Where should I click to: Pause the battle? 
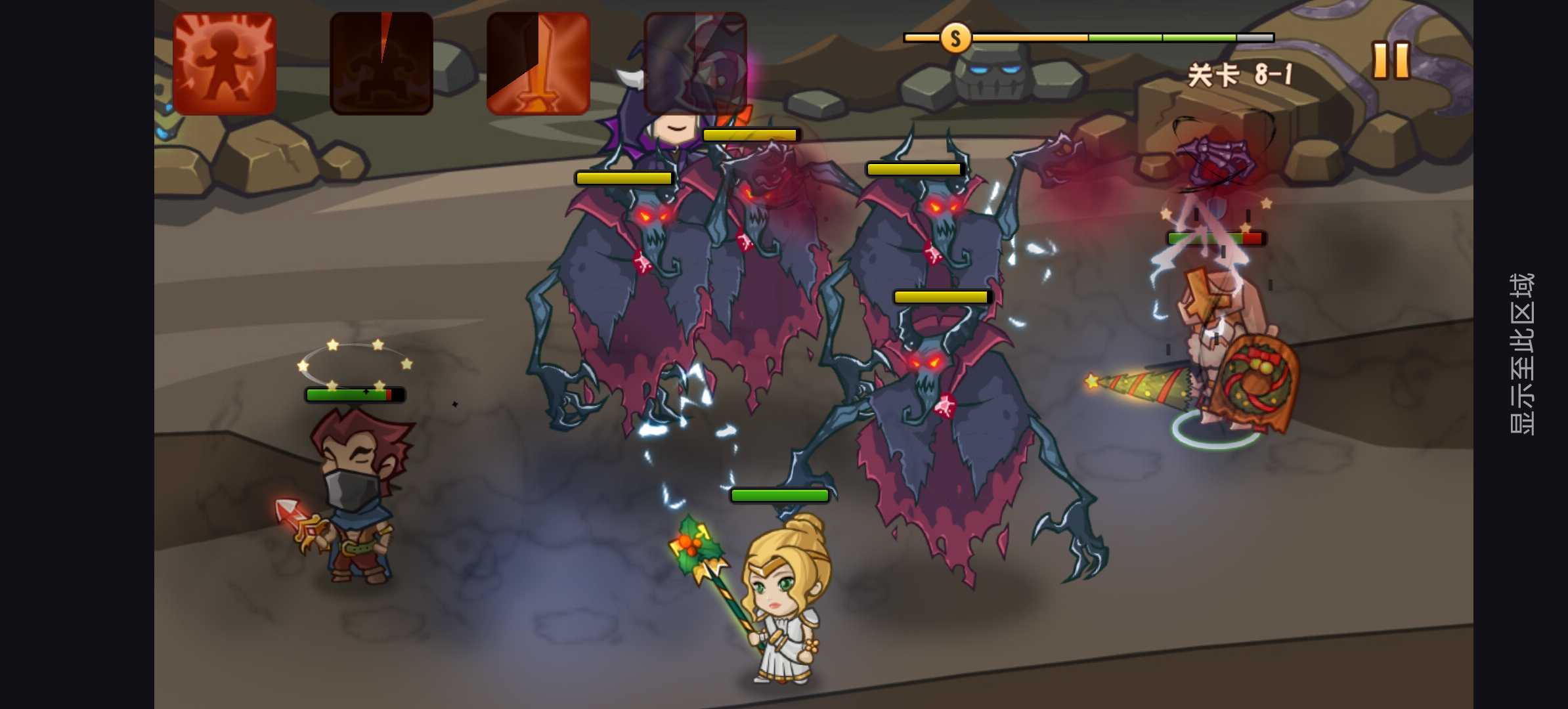pyautogui.click(x=1391, y=61)
